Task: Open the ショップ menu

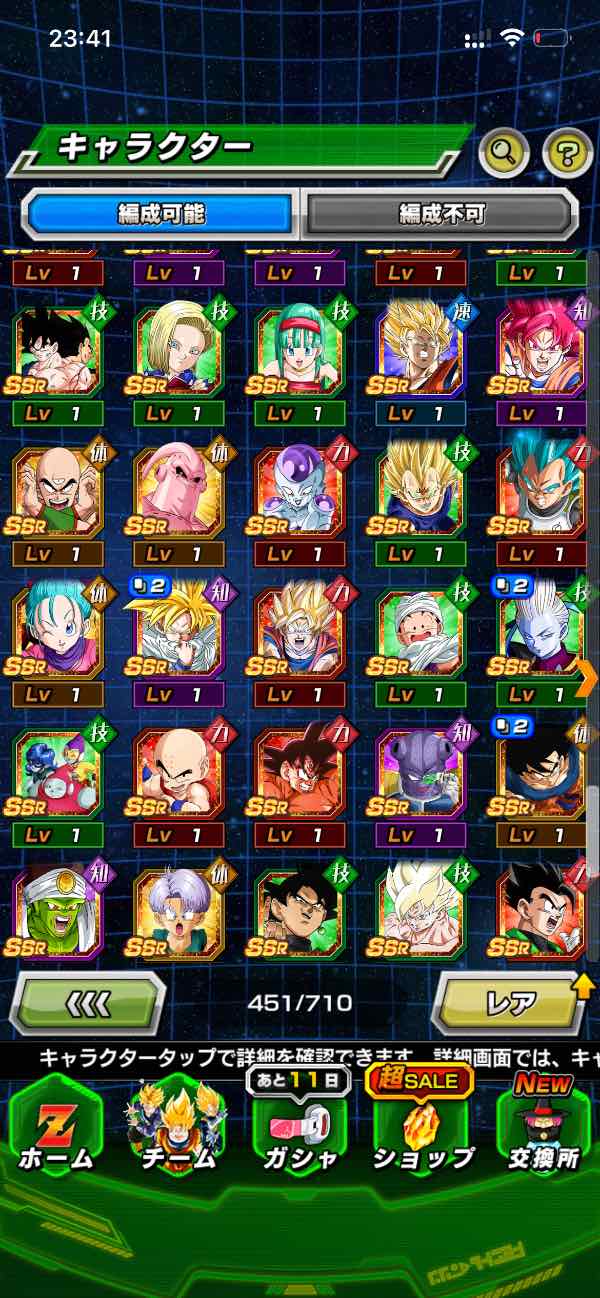Action: (422, 1125)
